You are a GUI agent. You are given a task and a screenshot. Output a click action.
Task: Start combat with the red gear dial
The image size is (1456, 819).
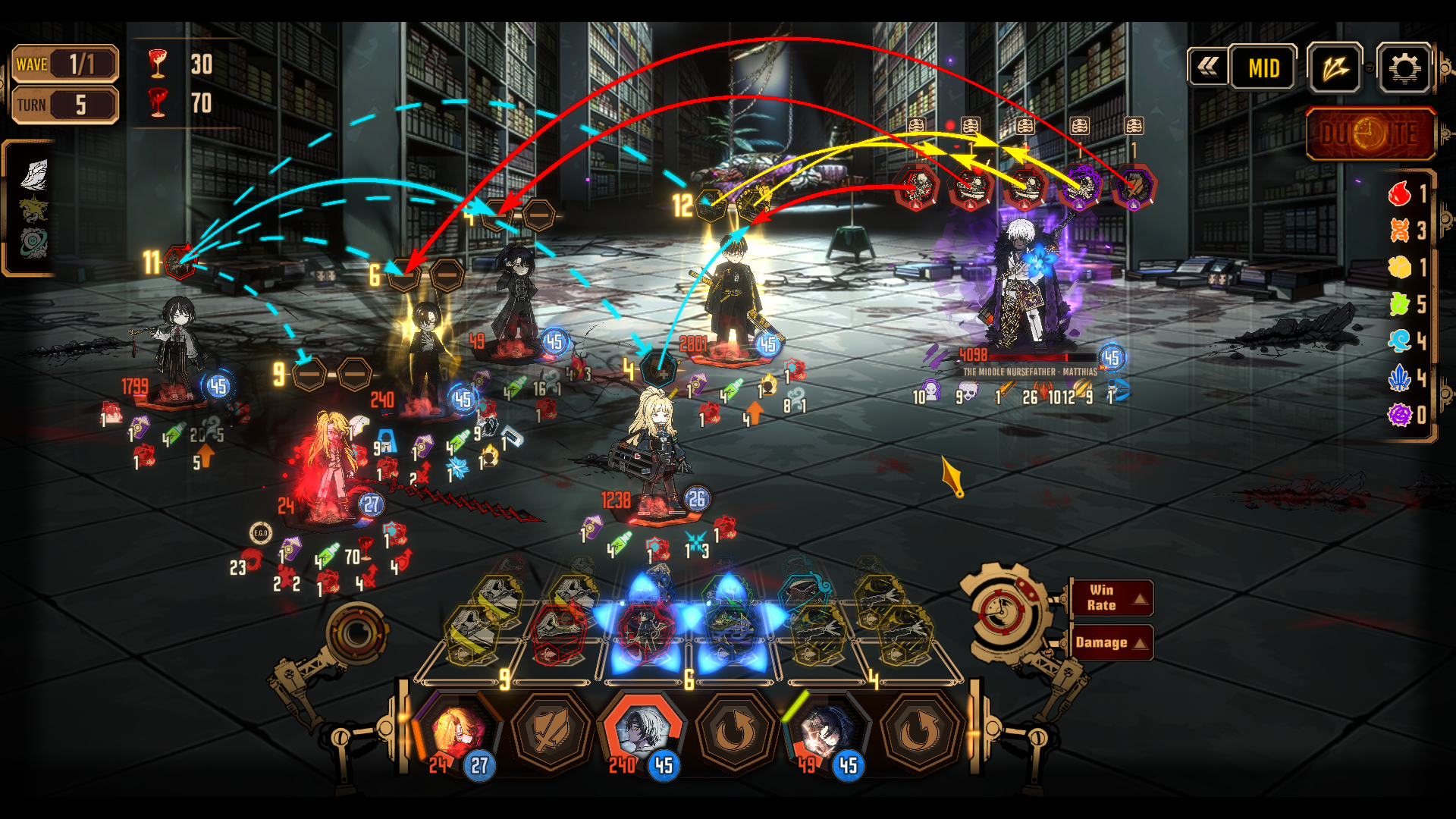point(1003,611)
